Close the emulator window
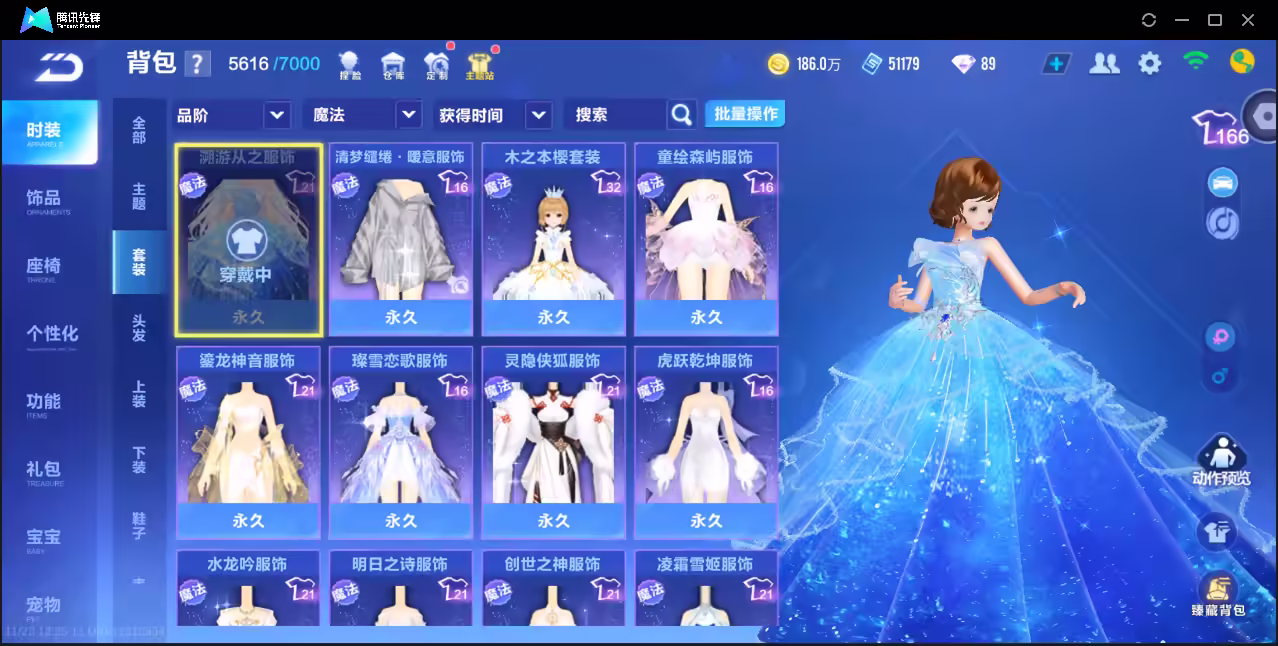The height and width of the screenshot is (646, 1278). 1248,20
